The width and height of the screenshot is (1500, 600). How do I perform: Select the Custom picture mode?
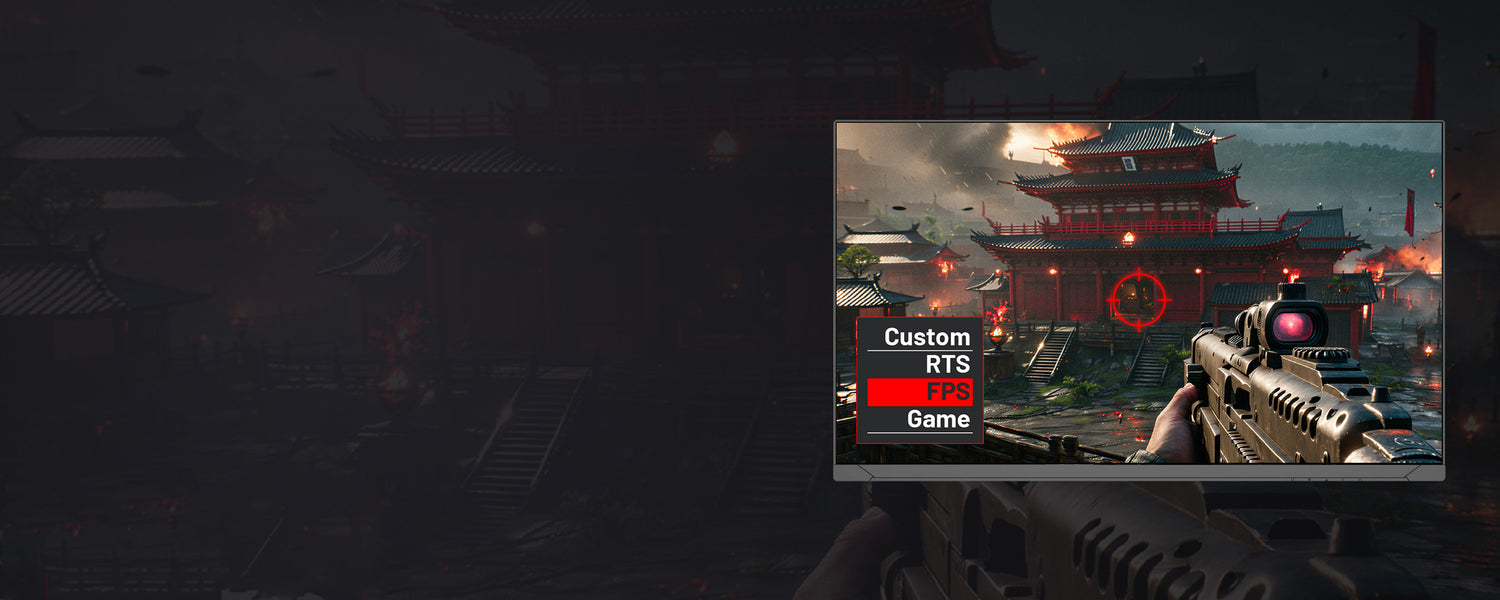click(x=926, y=338)
